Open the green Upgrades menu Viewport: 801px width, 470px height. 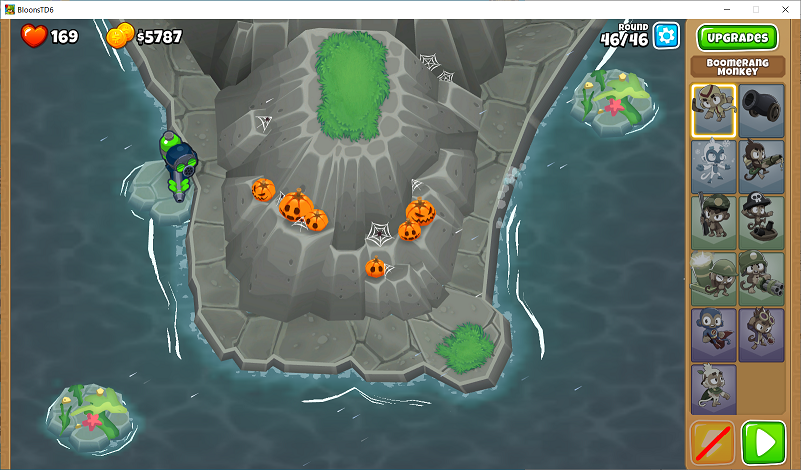tap(737, 38)
